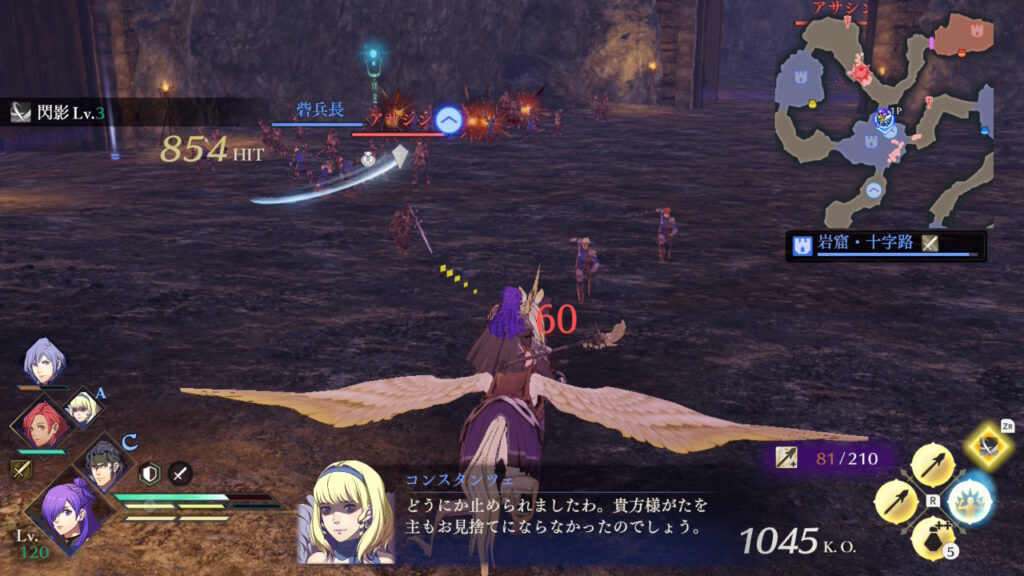Select the 閃影 Lv.3 skill notification

click(x=60, y=113)
